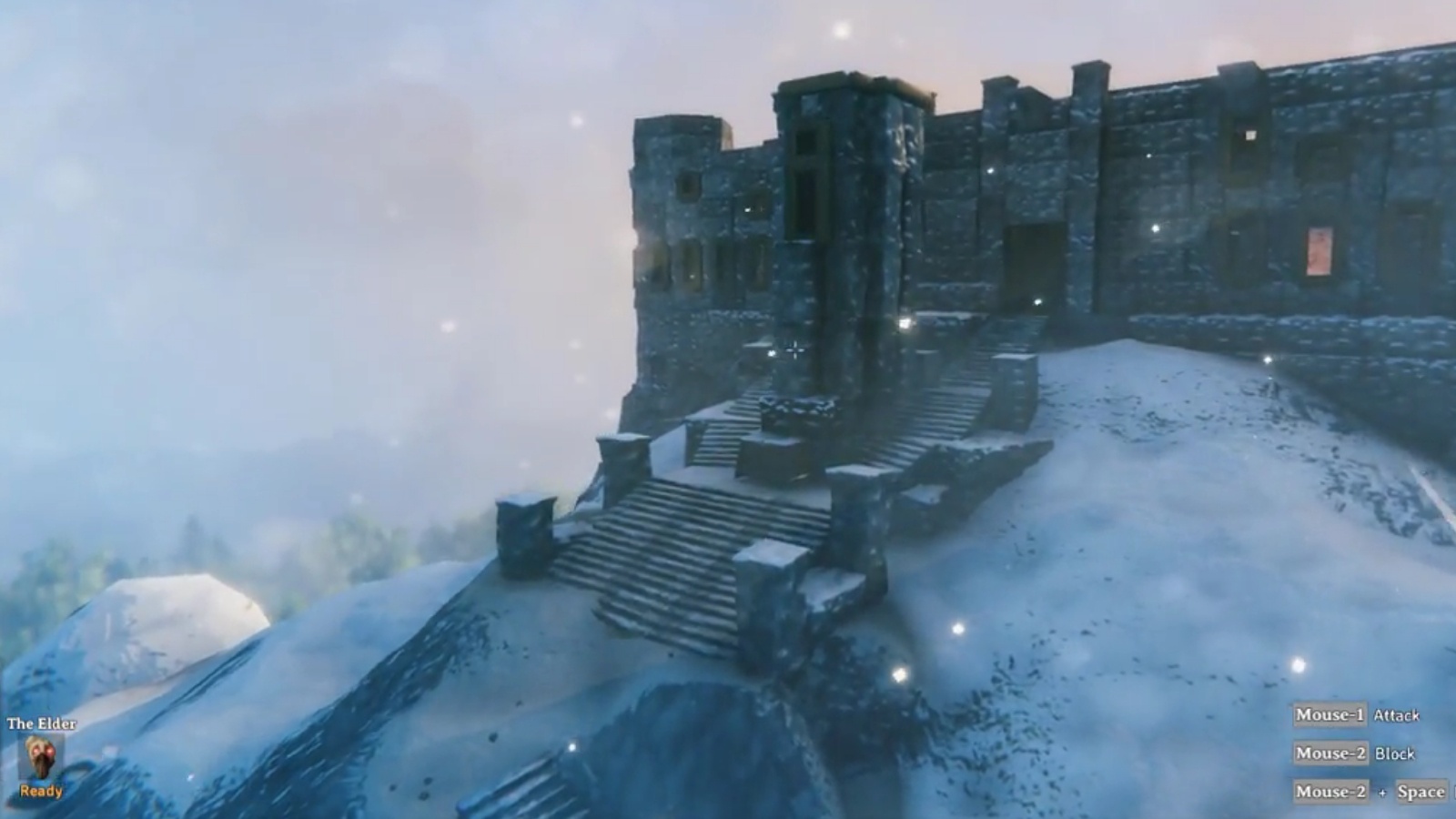Toggle the Block keybind hint
Viewport: 1456px width, 819px height.
pos(1396,753)
